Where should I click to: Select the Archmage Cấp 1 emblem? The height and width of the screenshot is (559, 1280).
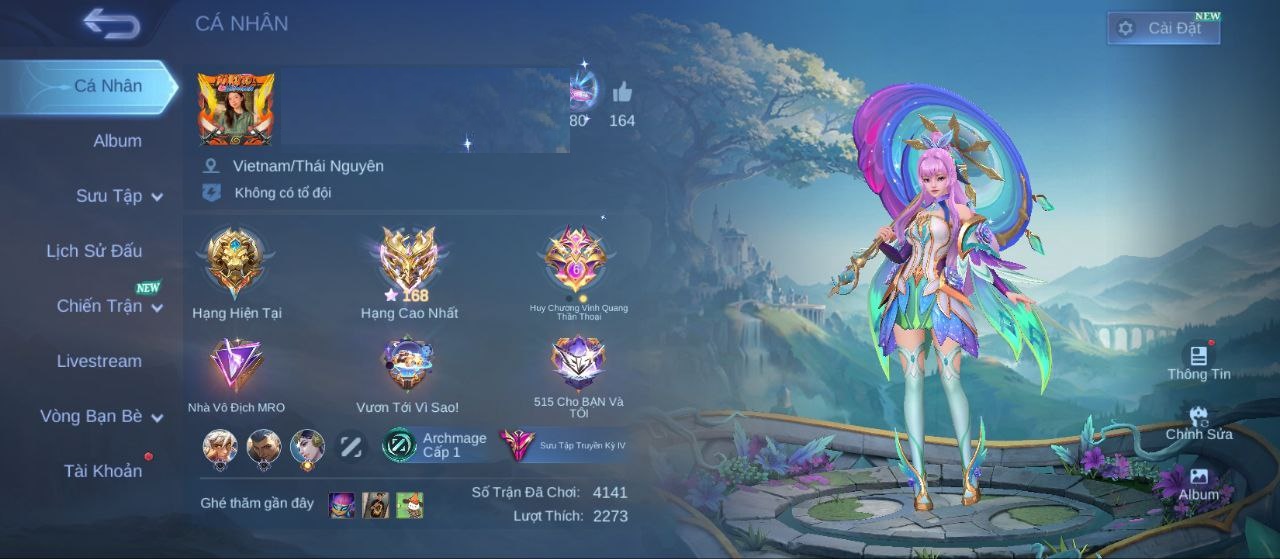tap(437, 445)
